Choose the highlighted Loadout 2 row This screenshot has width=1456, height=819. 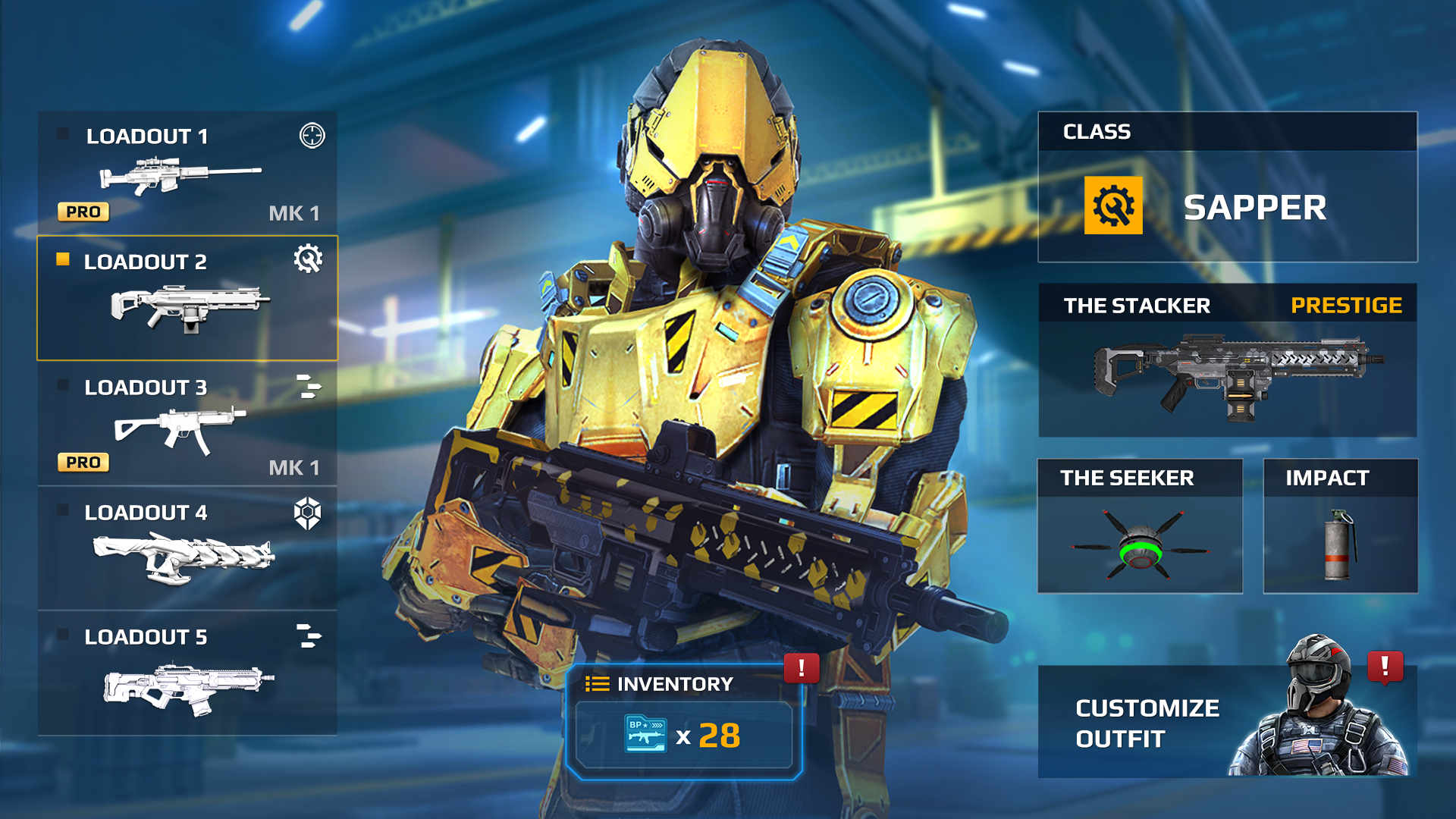click(x=187, y=298)
